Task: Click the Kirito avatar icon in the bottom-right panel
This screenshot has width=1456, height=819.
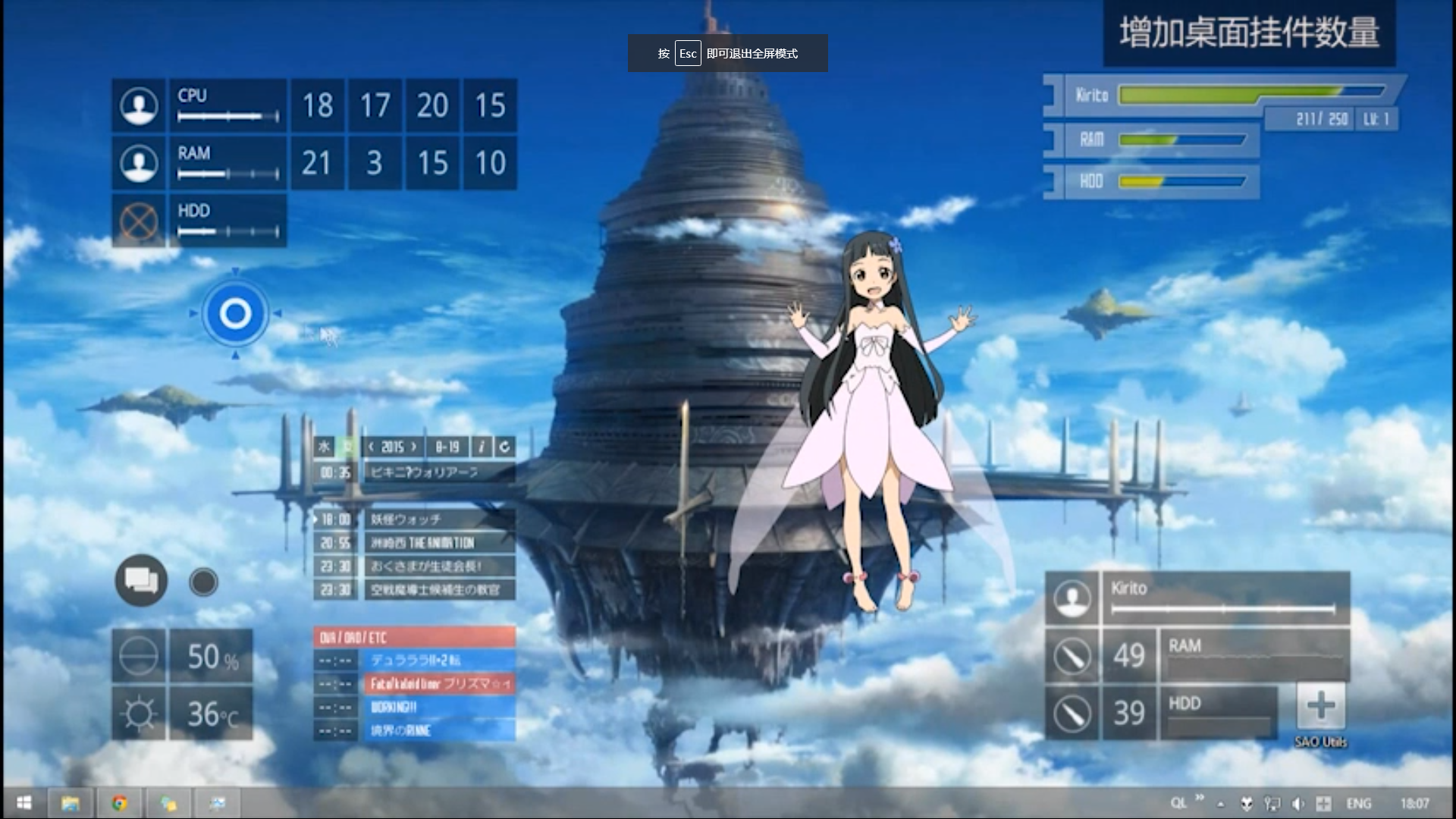Action: click(x=1074, y=599)
